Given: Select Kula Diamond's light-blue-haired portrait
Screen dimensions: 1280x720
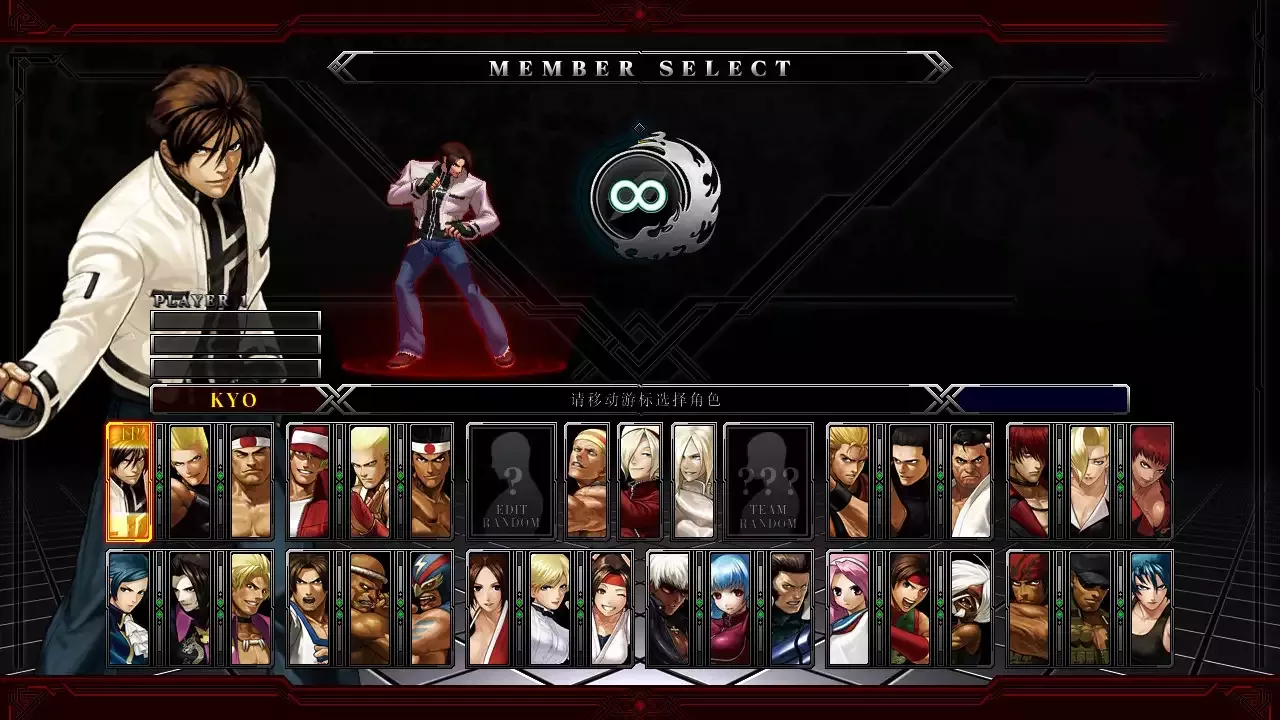Looking at the screenshot, I should point(729,609).
